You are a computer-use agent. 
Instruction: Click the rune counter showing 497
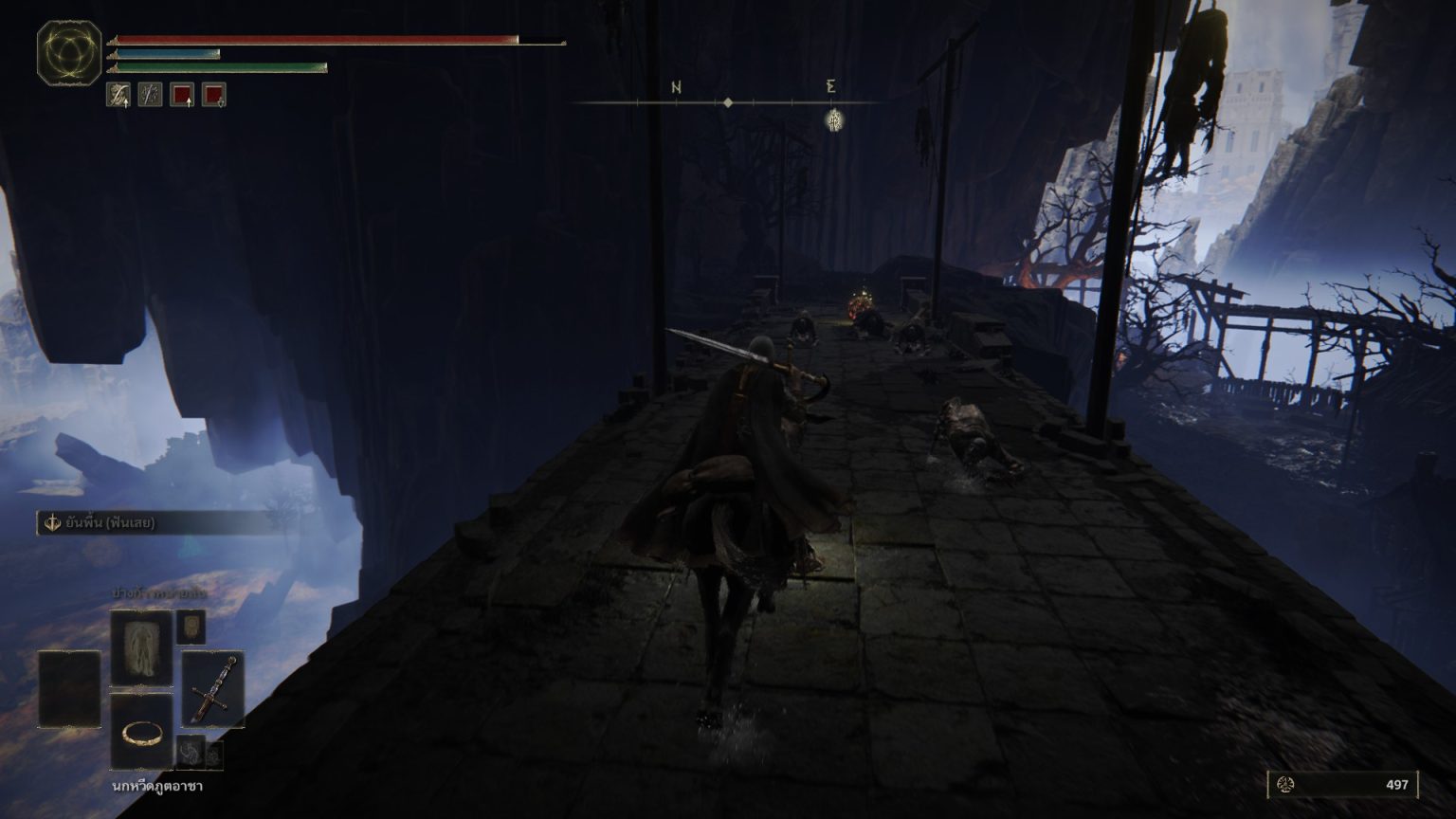(1342, 785)
